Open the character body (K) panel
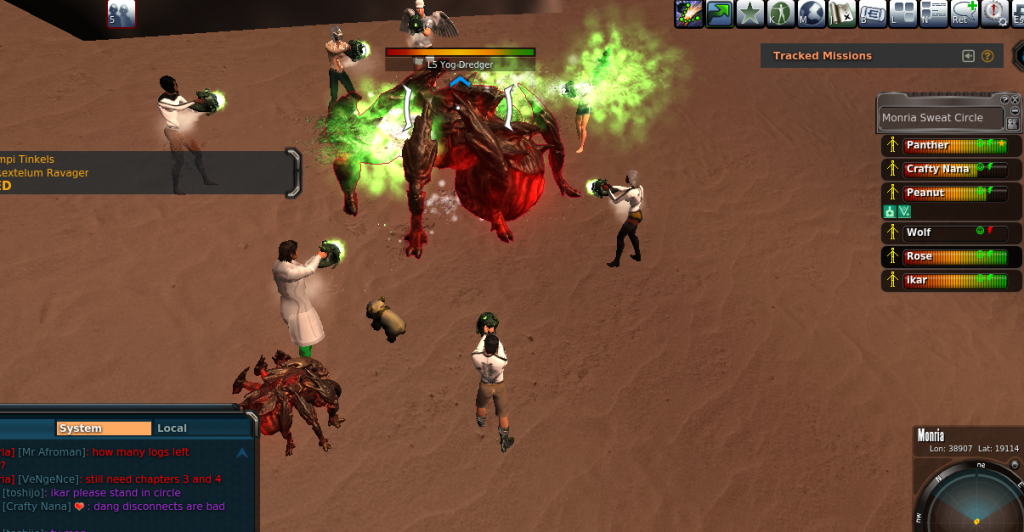Image resolution: width=1024 pixels, height=532 pixels. pos(781,13)
